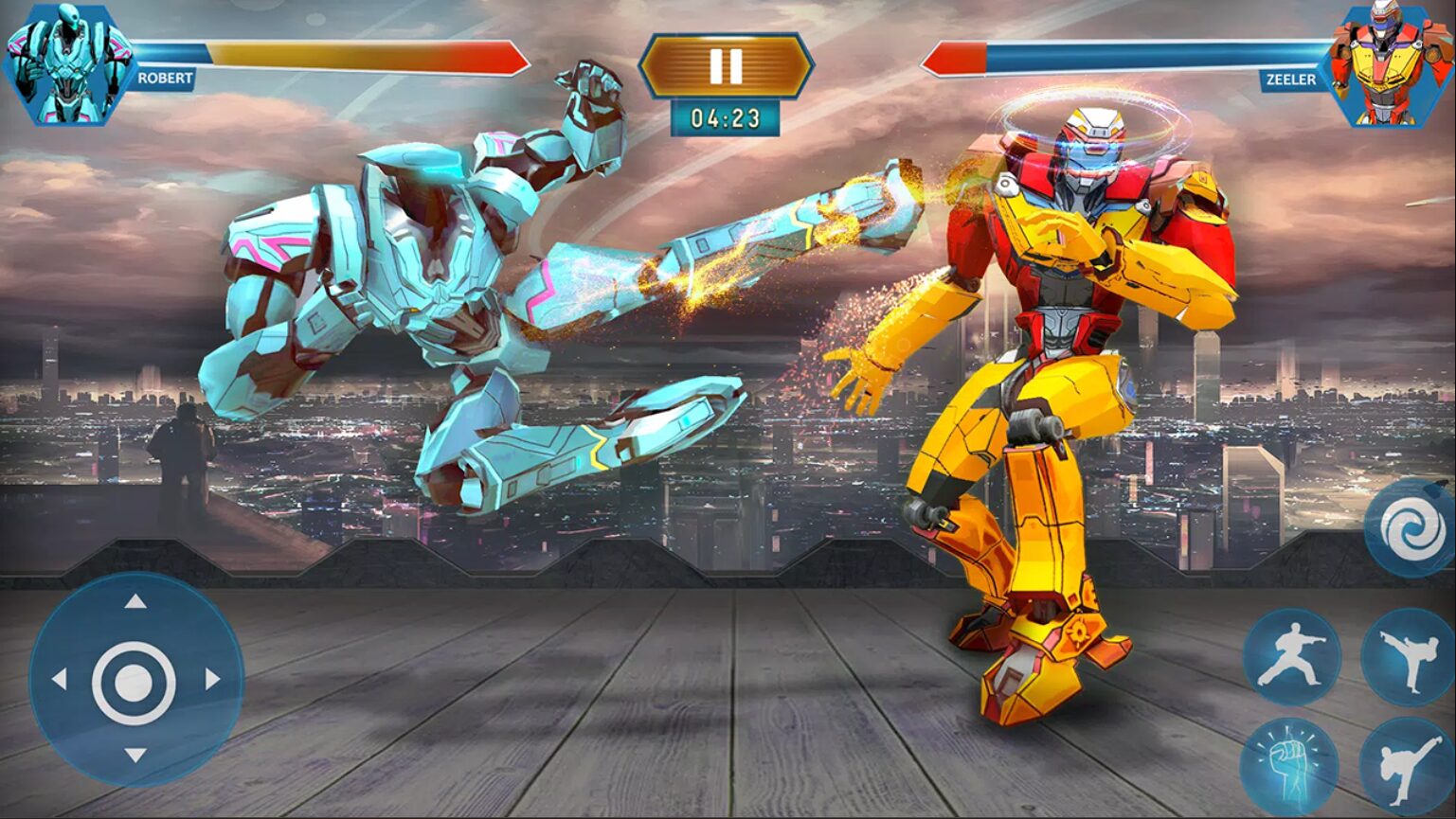Screen dimensions: 1456x819
Task: Move up with the joystick's up arrow
Action: point(135,601)
